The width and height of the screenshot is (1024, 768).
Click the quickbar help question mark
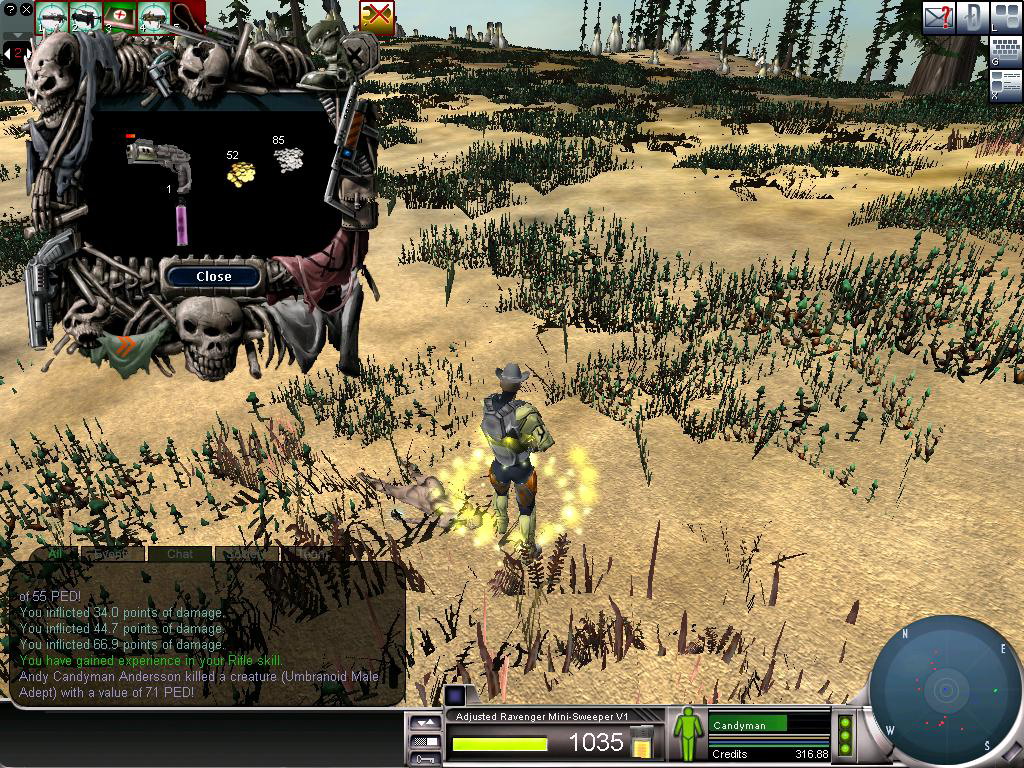[11, 10]
